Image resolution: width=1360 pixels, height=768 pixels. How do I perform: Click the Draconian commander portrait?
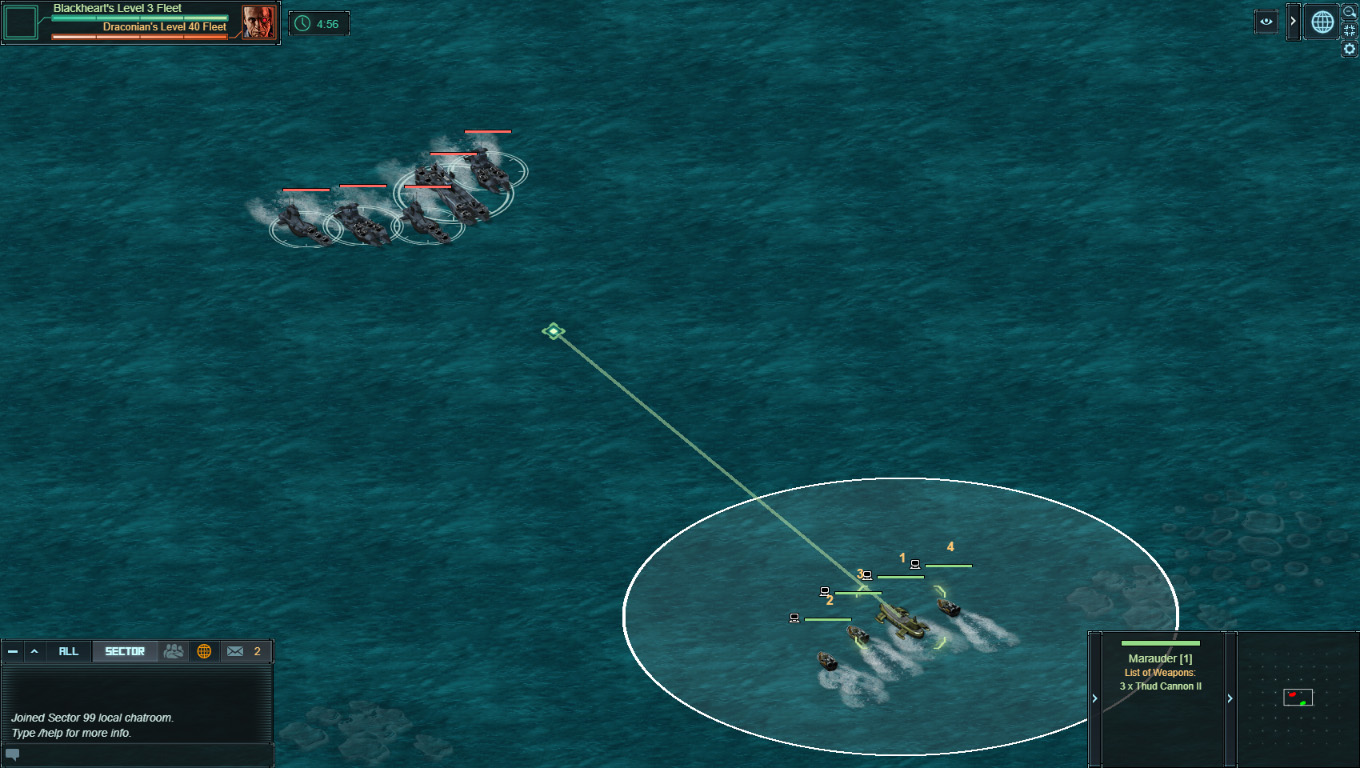coord(258,22)
